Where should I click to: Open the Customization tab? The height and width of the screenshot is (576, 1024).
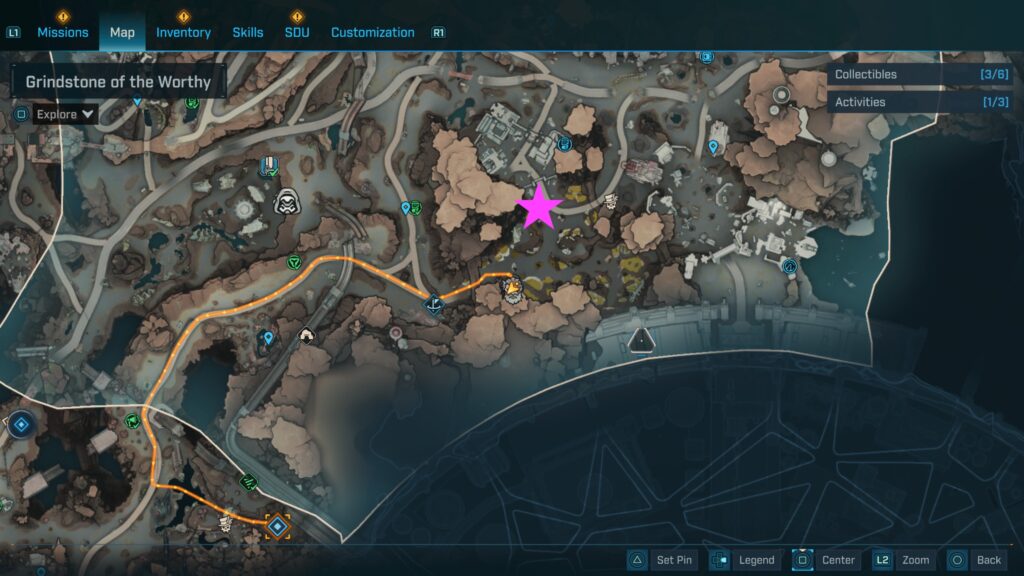coord(372,32)
